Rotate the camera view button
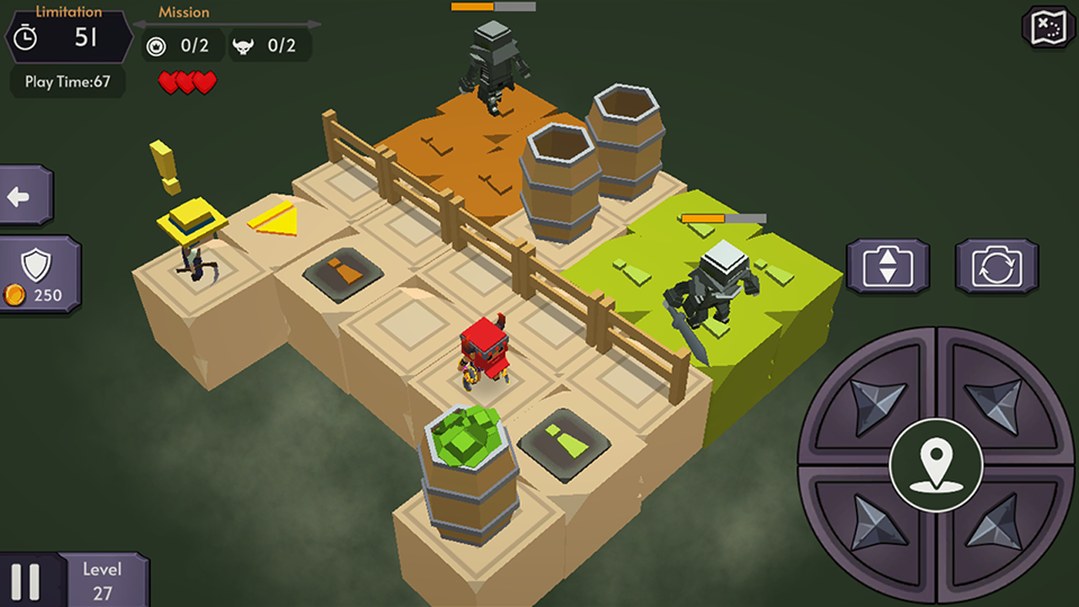This screenshot has width=1079, height=607. pos(996,267)
